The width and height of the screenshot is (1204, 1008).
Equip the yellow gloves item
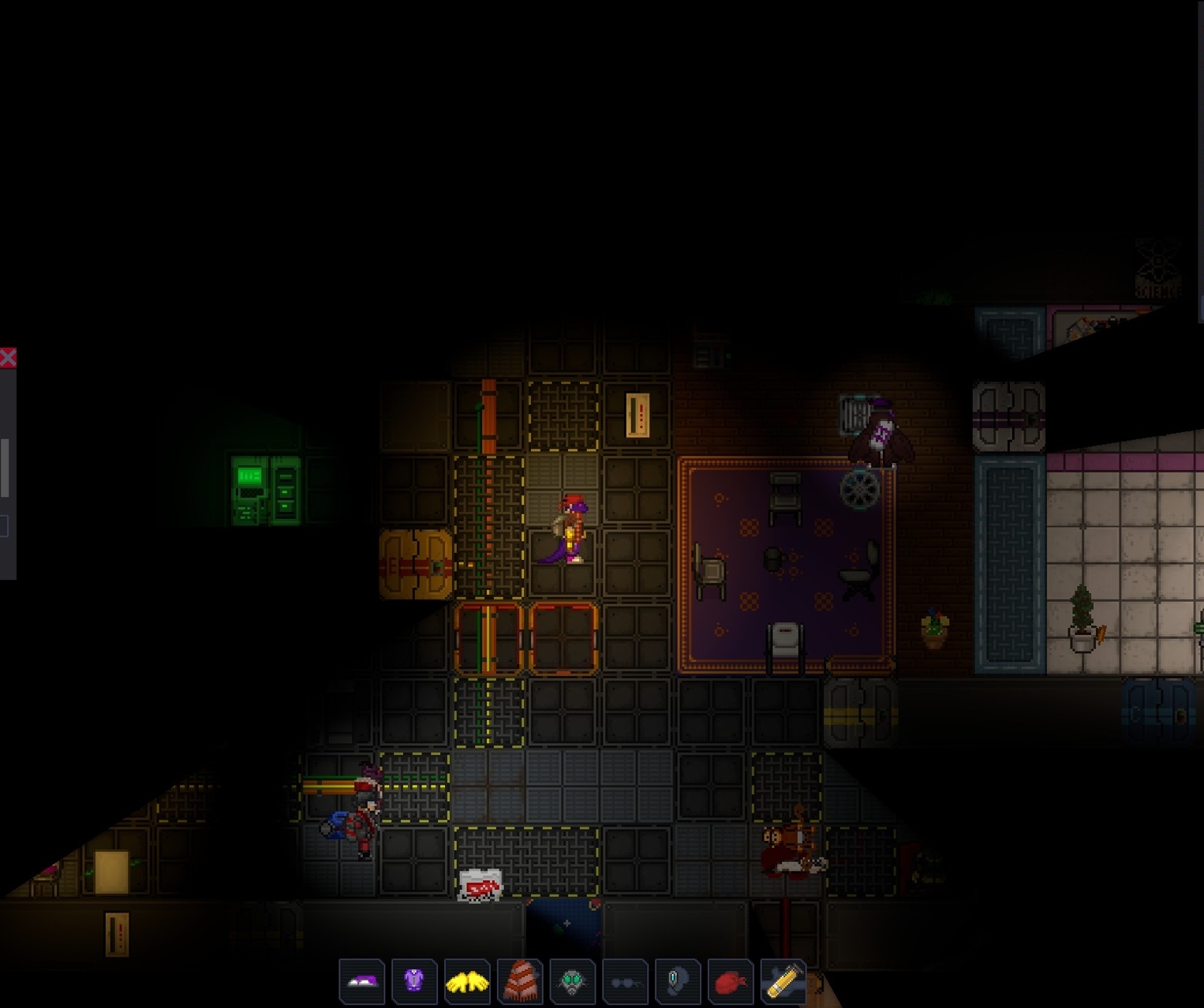[467, 982]
